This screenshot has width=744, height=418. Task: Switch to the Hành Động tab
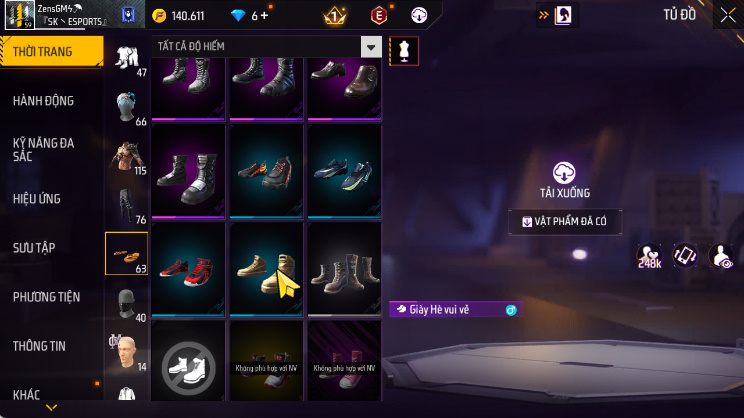44,101
